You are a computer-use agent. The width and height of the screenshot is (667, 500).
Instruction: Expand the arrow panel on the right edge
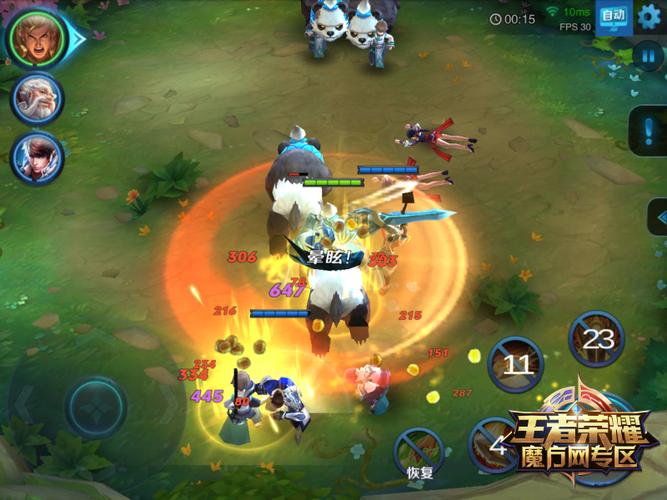point(658,217)
